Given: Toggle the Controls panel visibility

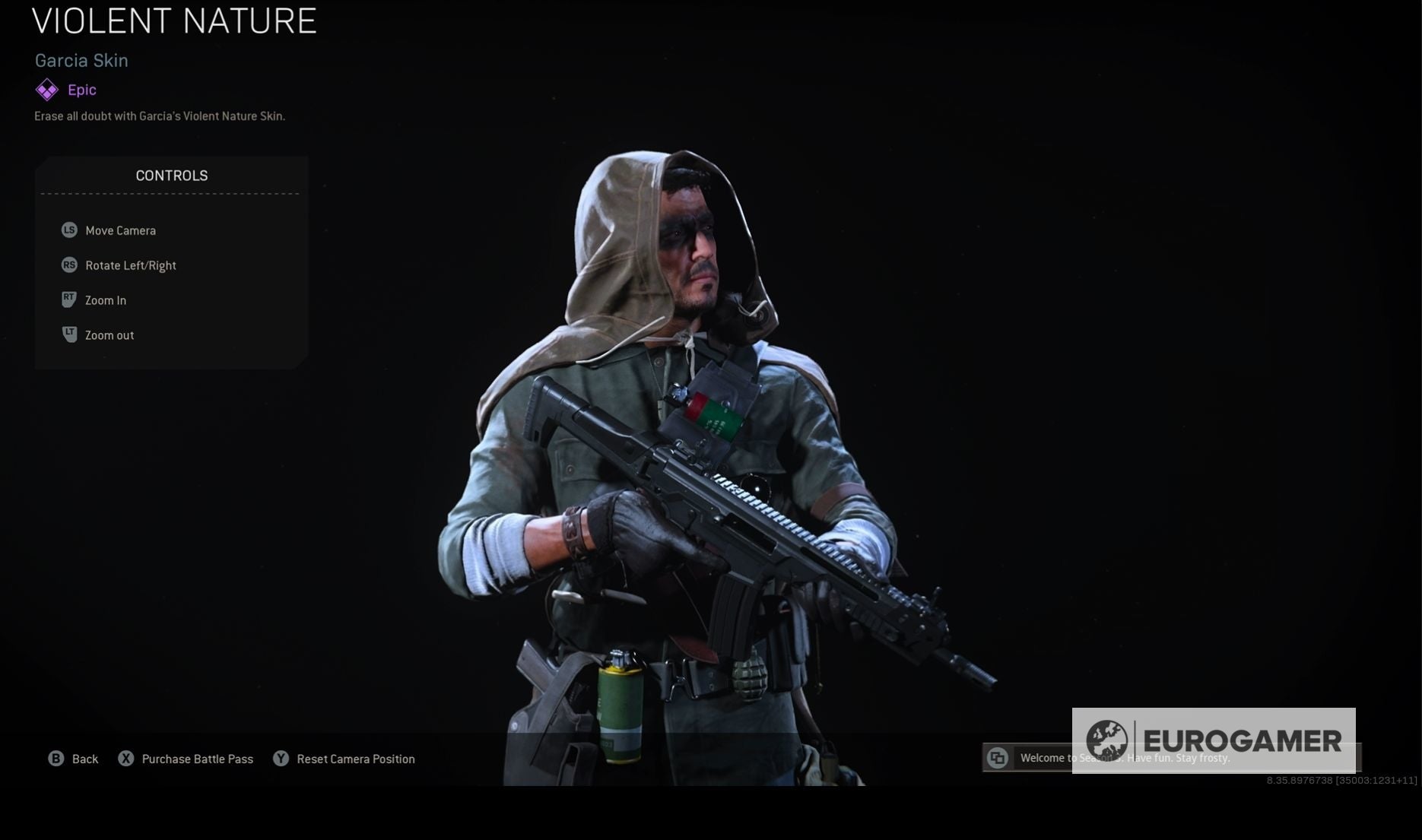Looking at the screenshot, I should pos(171,175).
